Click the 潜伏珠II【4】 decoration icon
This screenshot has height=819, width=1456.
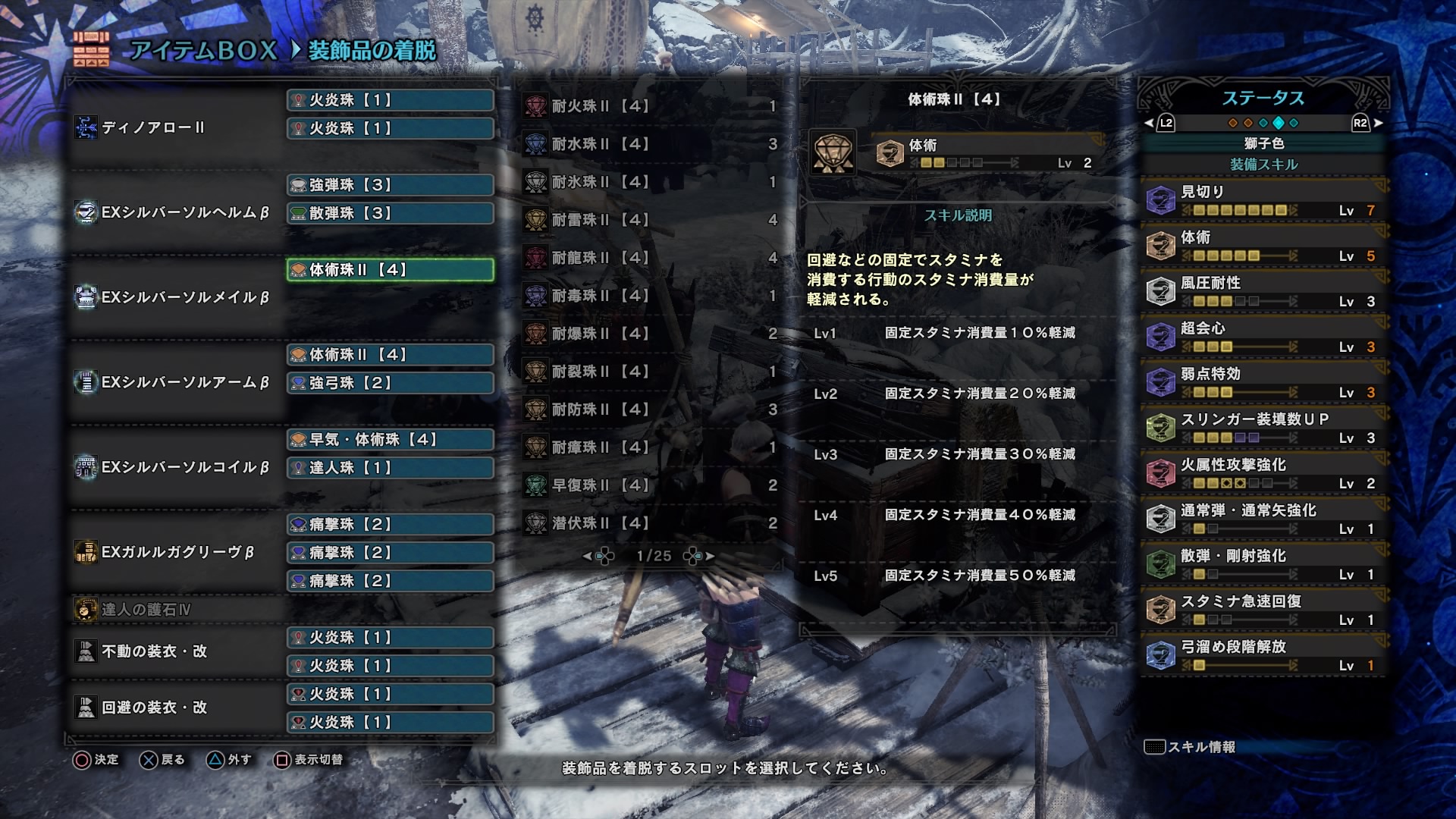tap(538, 523)
